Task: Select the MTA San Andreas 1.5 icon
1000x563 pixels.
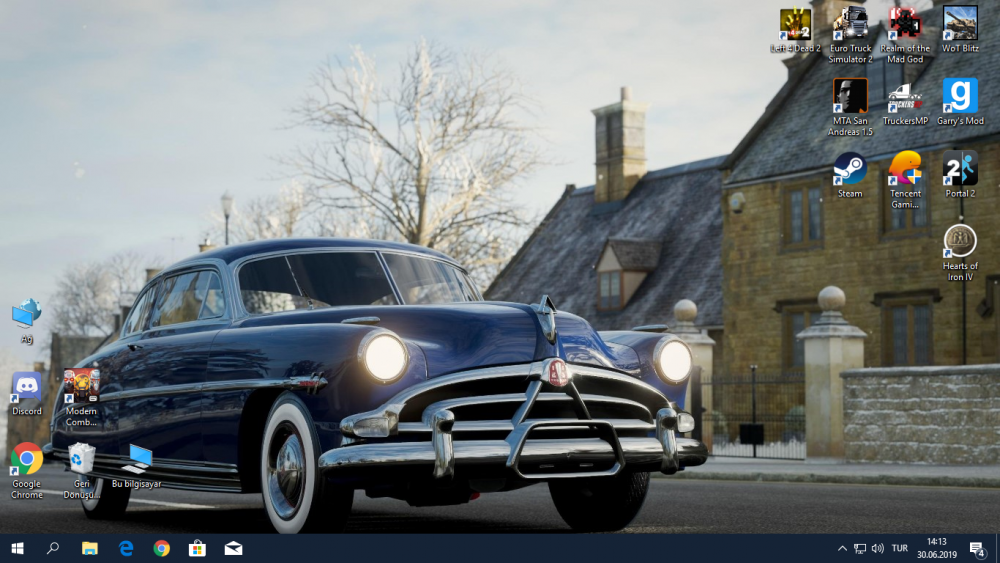Action: point(850,97)
